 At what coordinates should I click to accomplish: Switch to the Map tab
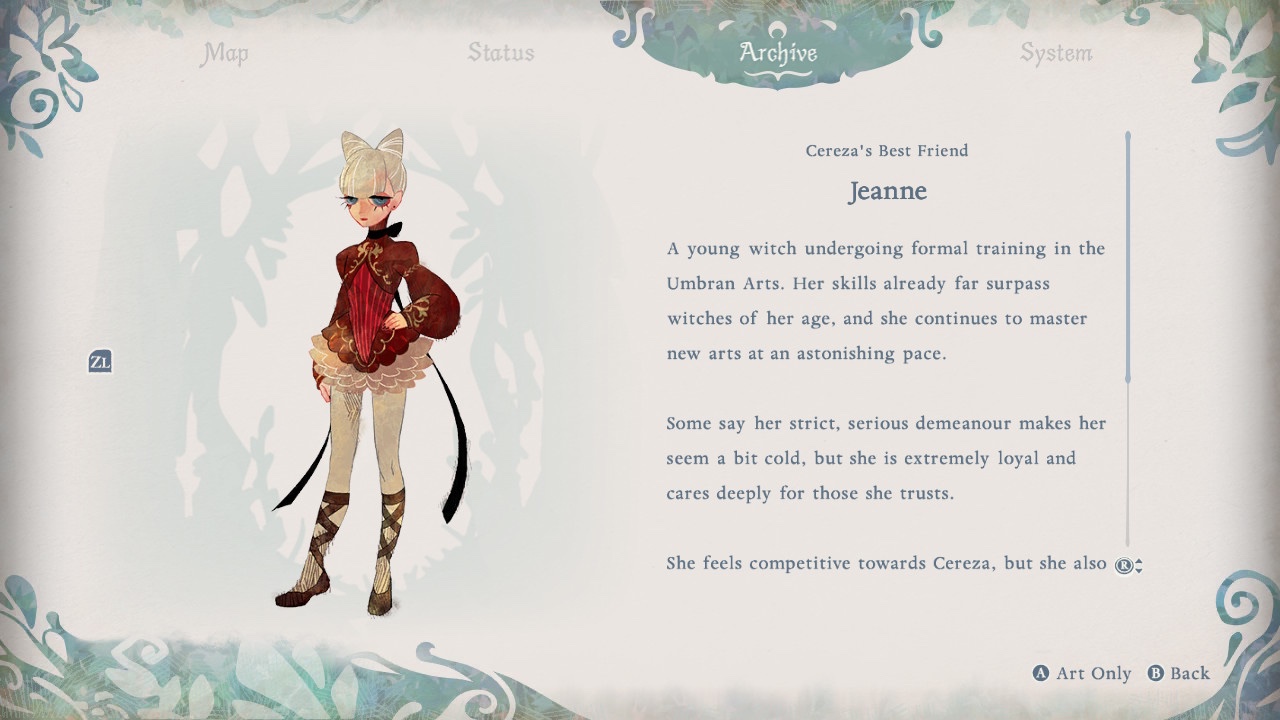pyautogui.click(x=224, y=53)
